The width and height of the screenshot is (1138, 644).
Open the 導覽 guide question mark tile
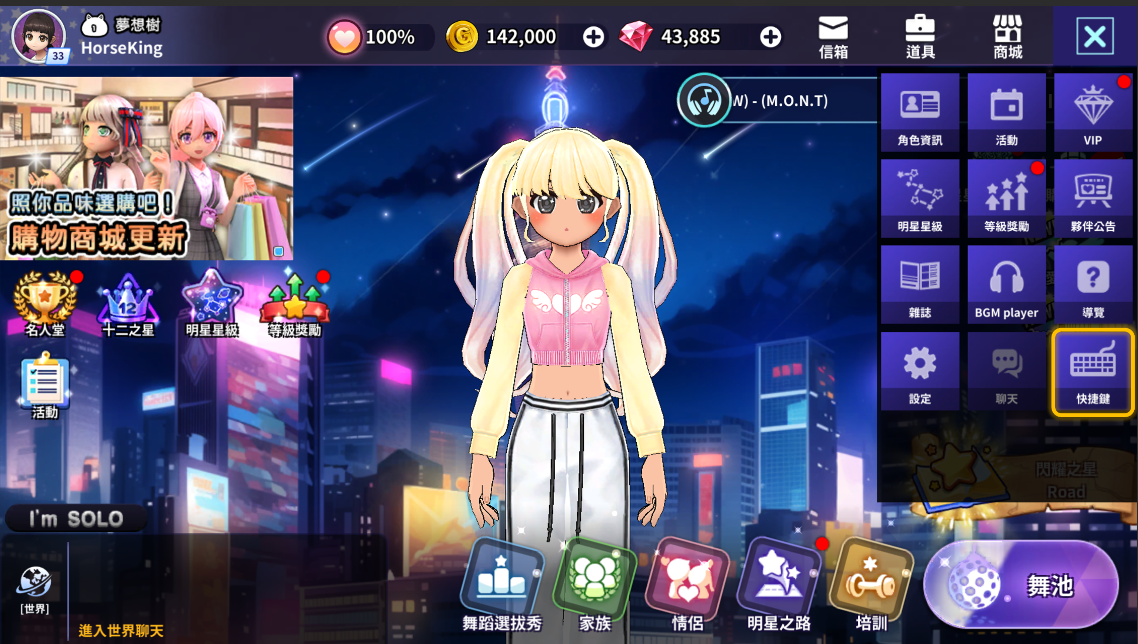pyautogui.click(x=1093, y=285)
